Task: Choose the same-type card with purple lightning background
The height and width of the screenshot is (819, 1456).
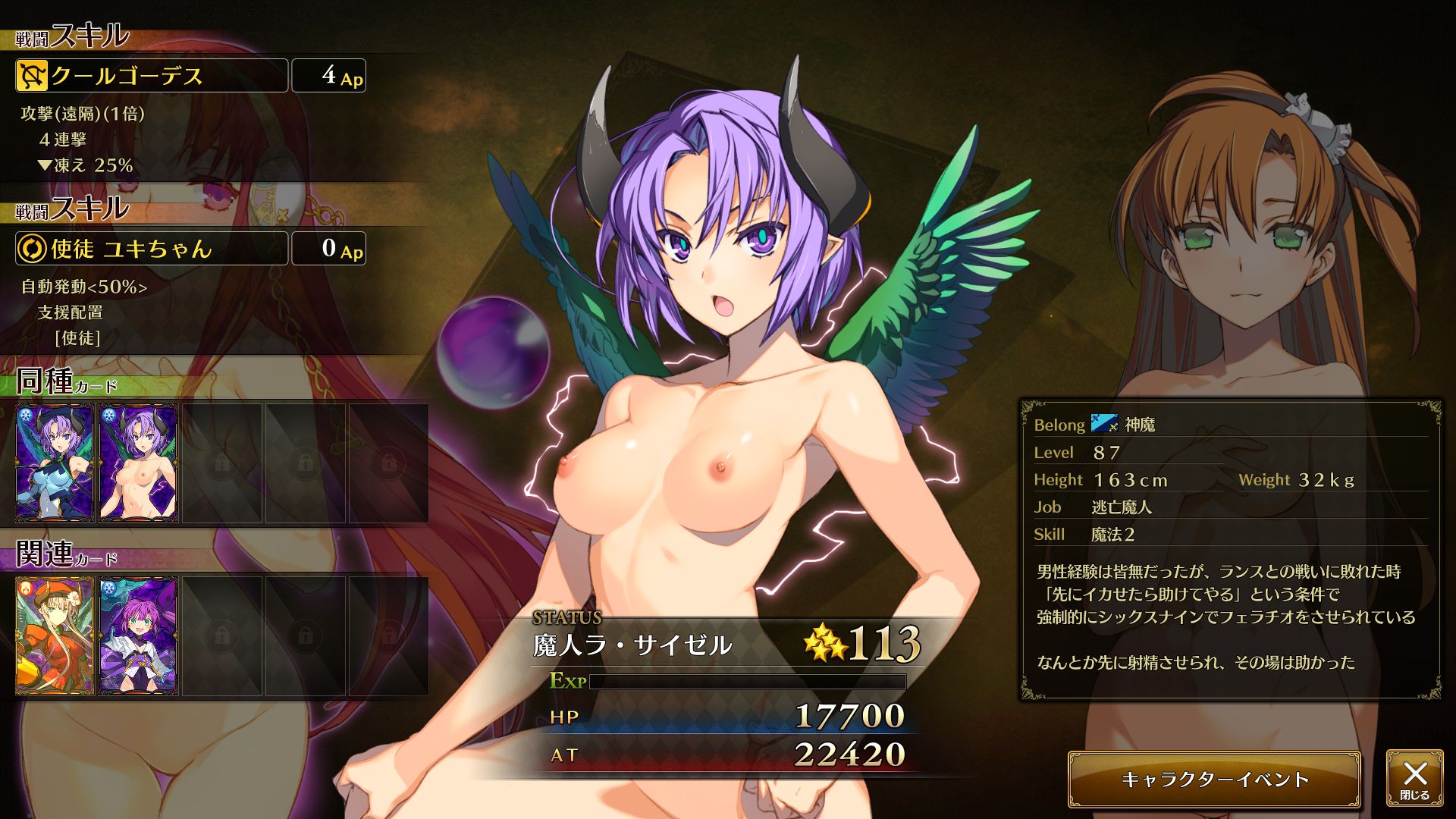Action: click(139, 463)
